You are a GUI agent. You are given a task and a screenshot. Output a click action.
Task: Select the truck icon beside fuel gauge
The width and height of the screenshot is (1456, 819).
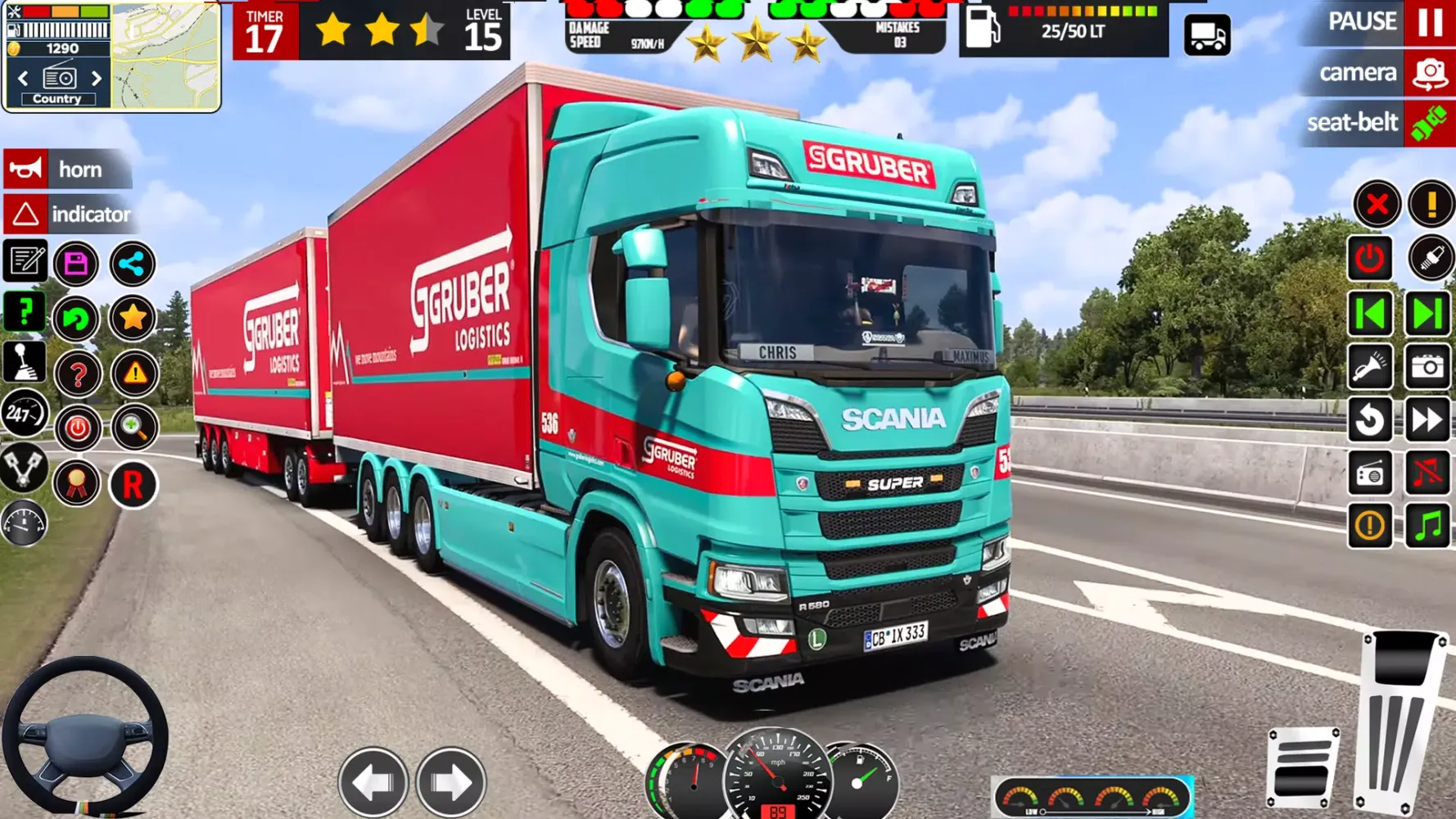pos(1207,35)
